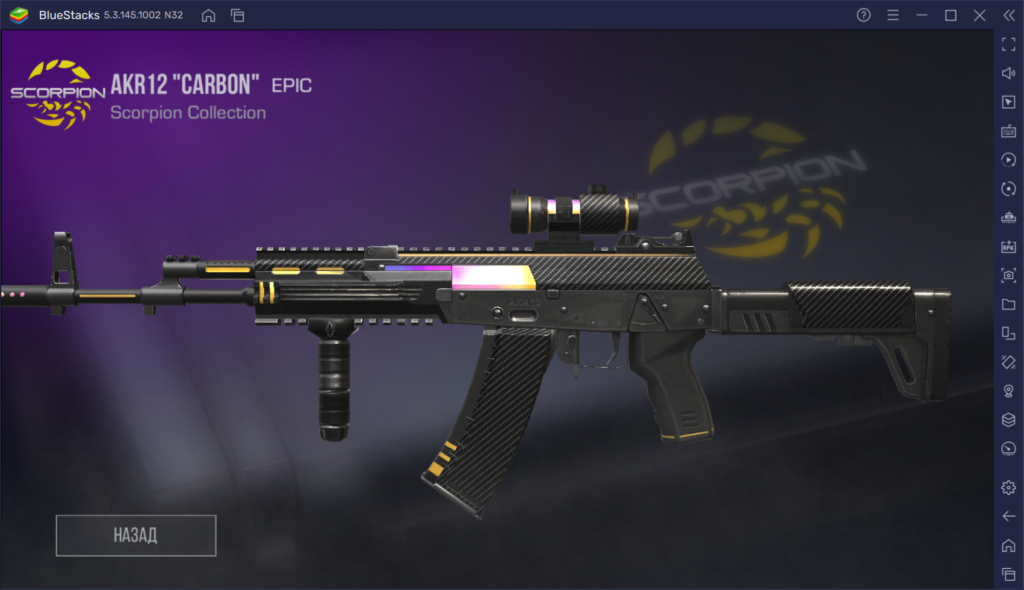Close the BlueStacks window
The image size is (1024, 590).
point(980,15)
